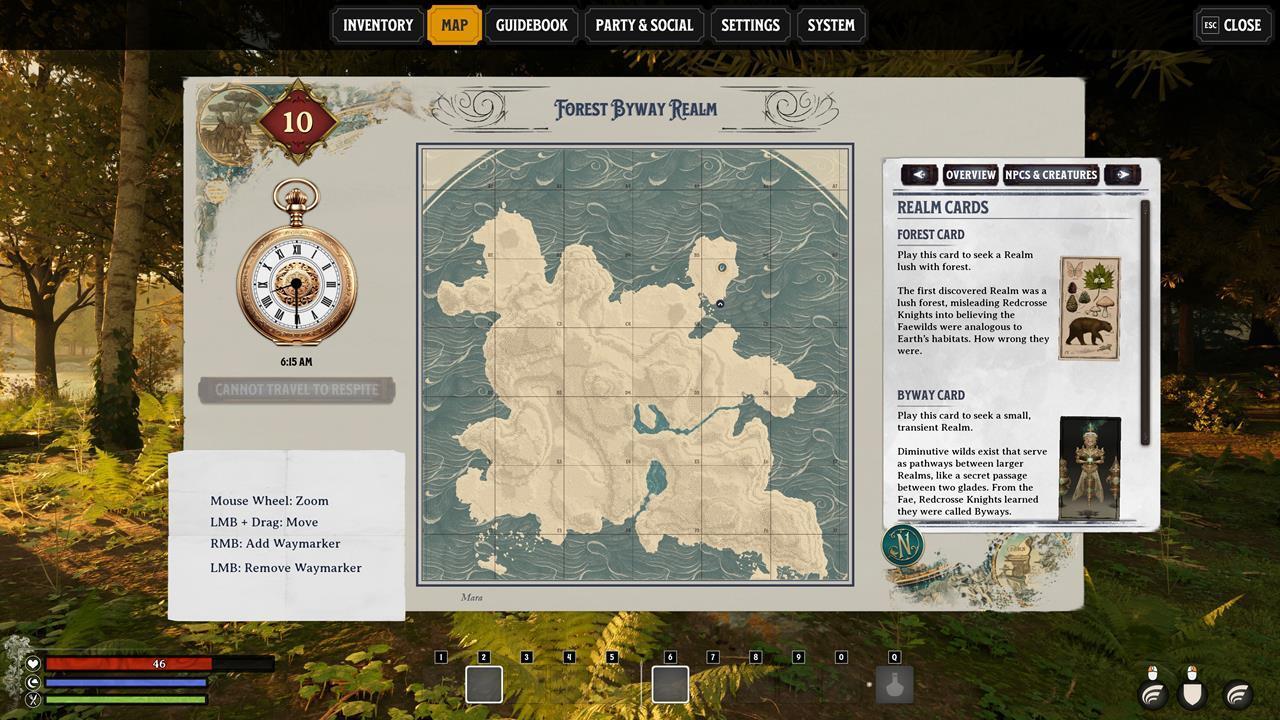This screenshot has width=1280, height=720.
Task: Click the Cannot Travel to Respite button
Action: 297,390
